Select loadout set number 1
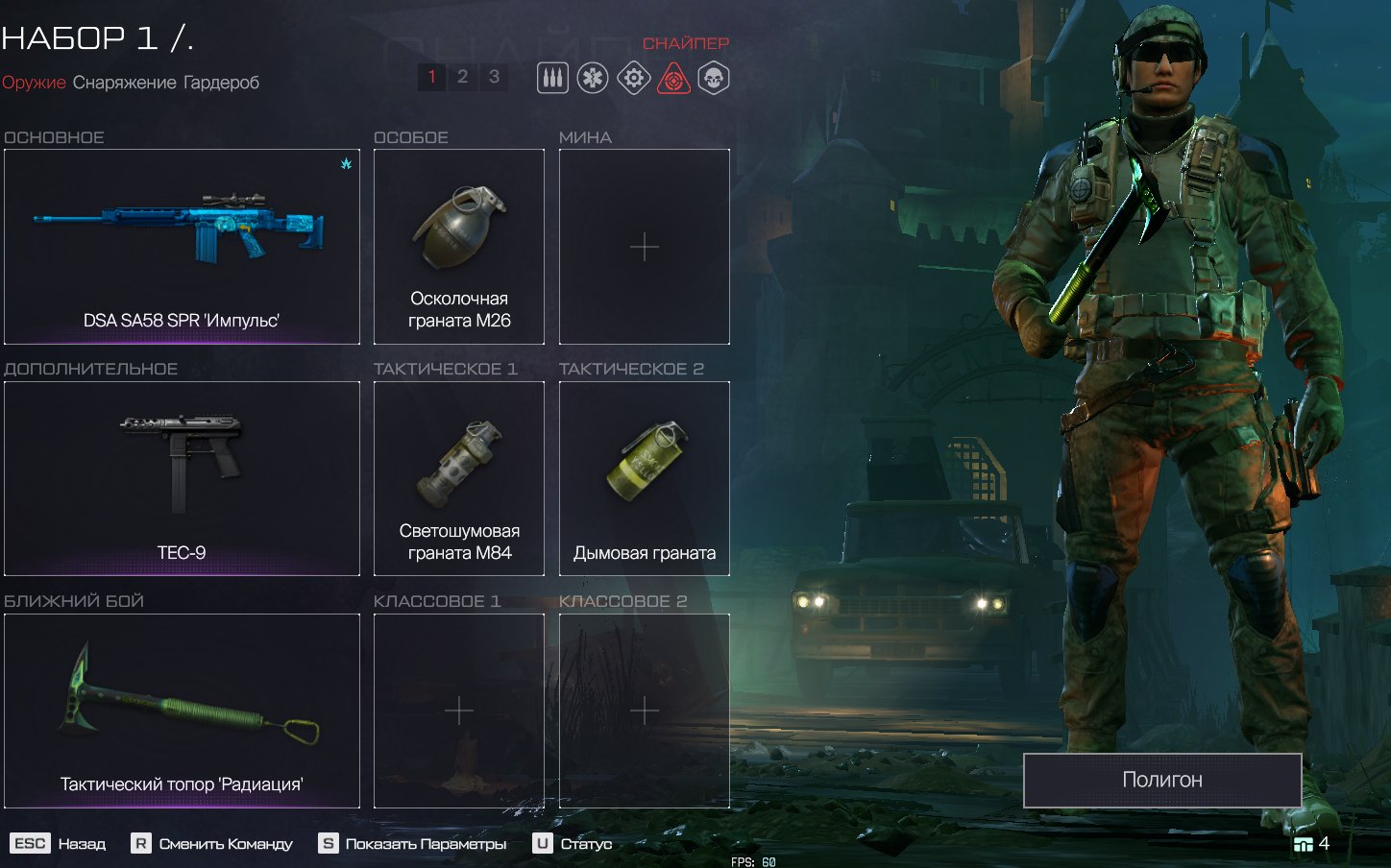Image resolution: width=1391 pixels, height=868 pixels. (x=432, y=77)
